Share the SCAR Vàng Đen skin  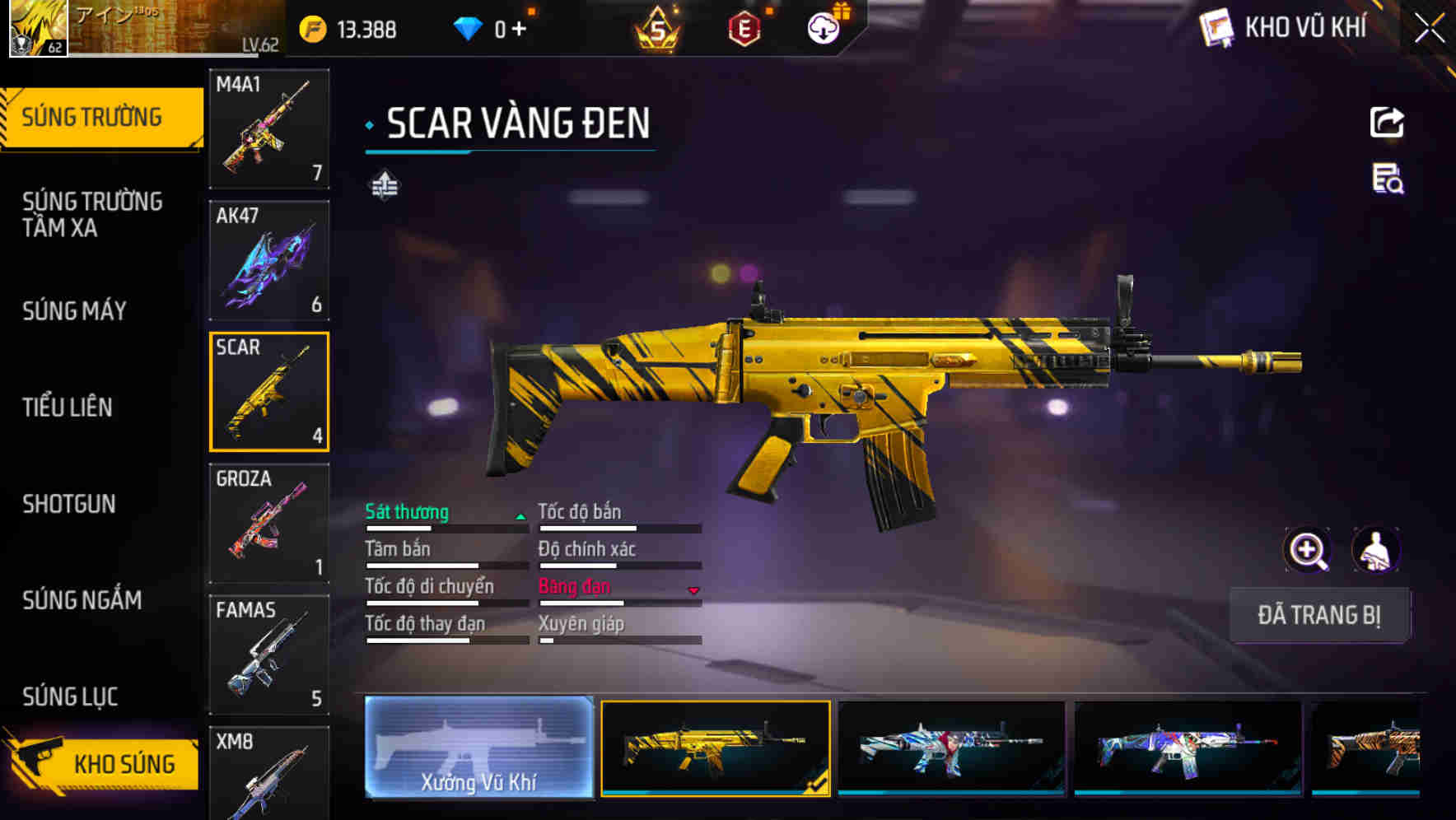coord(1387,123)
